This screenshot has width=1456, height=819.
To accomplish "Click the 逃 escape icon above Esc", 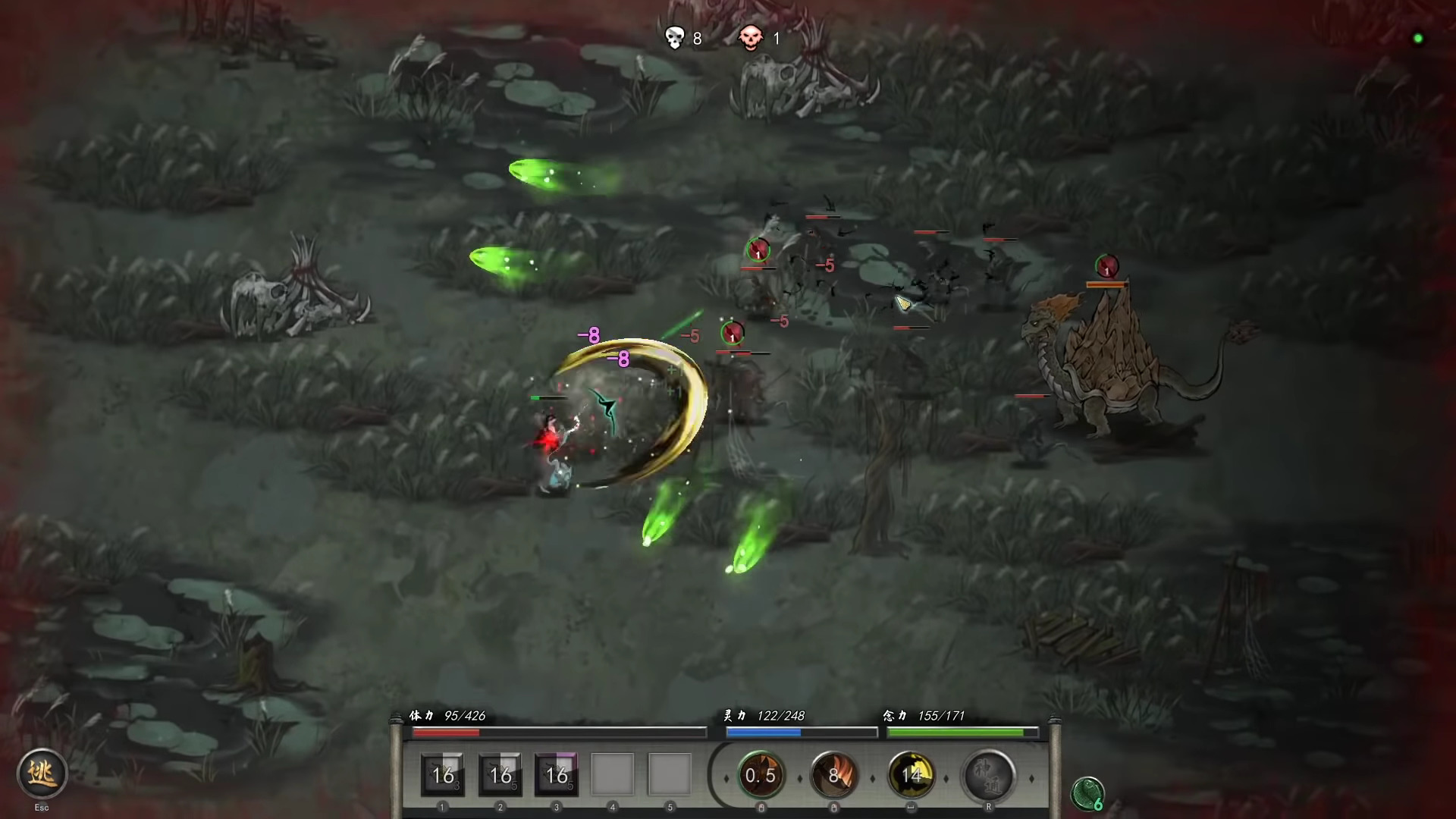I will tap(42, 773).
